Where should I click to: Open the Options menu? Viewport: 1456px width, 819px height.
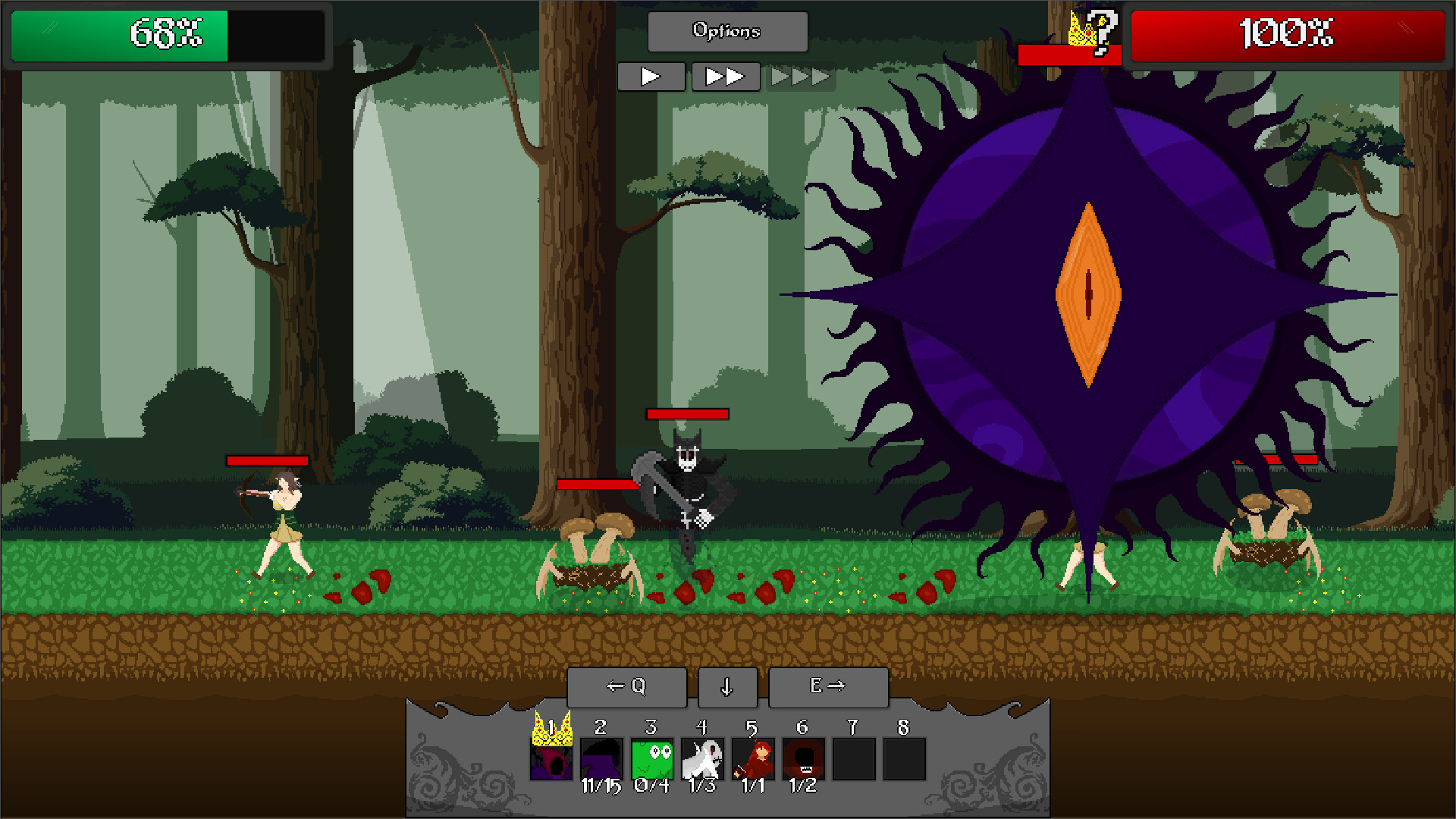[726, 31]
